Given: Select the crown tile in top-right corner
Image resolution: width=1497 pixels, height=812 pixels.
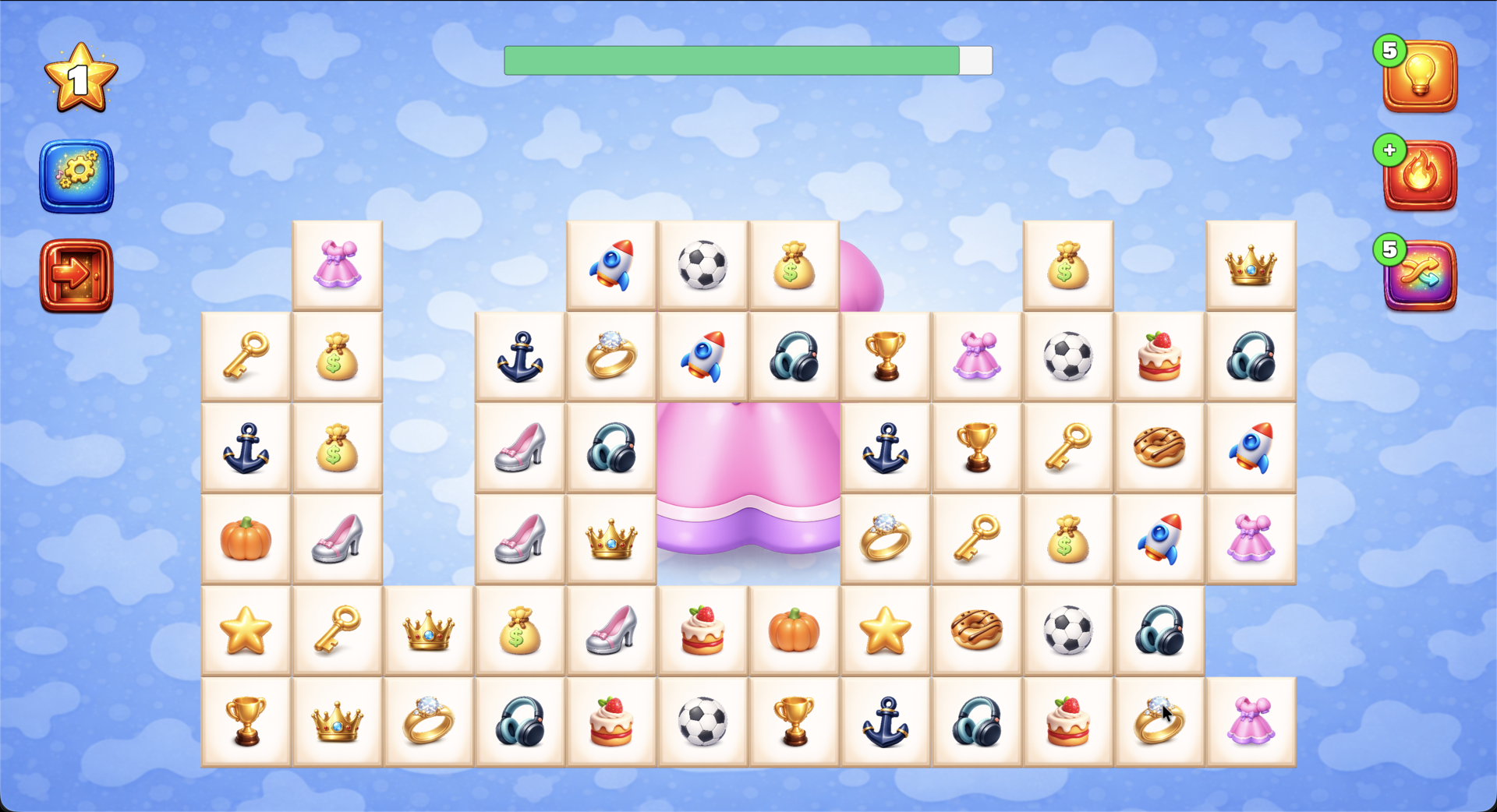Looking at the screenshot, I should [x=1251, y=265].
